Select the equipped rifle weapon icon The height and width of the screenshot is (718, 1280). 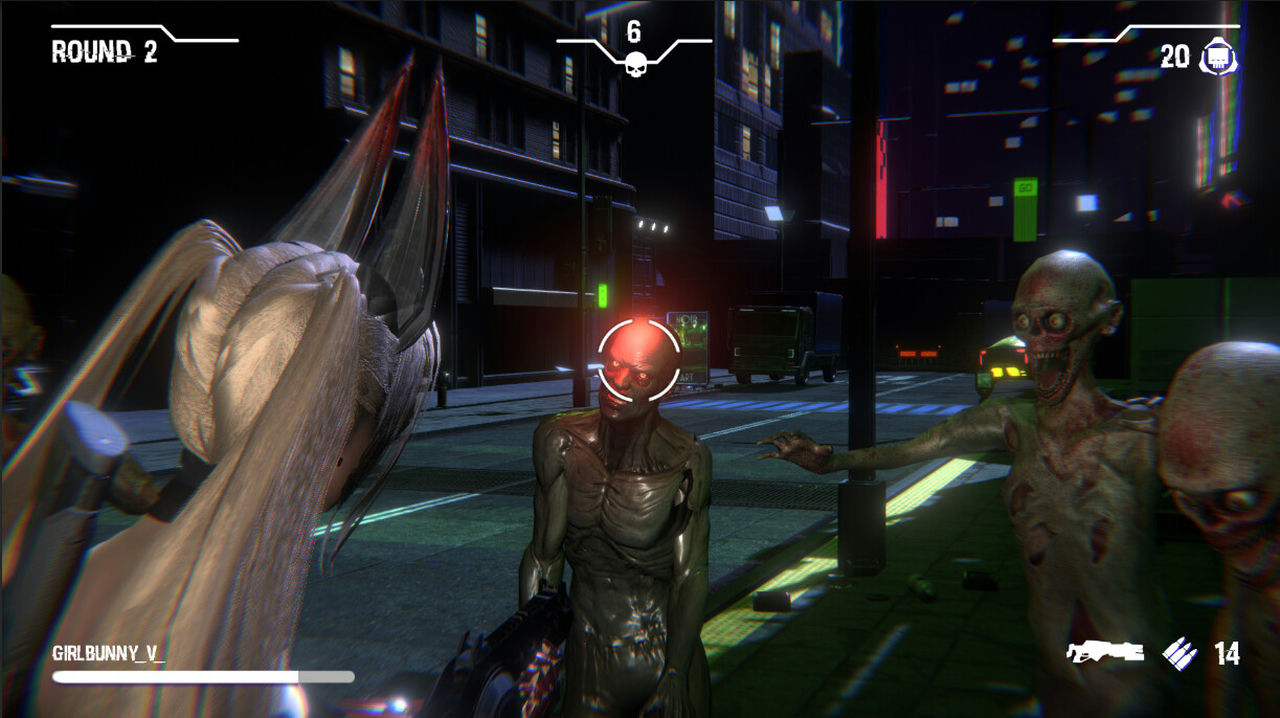click(x=1105, y=653)
